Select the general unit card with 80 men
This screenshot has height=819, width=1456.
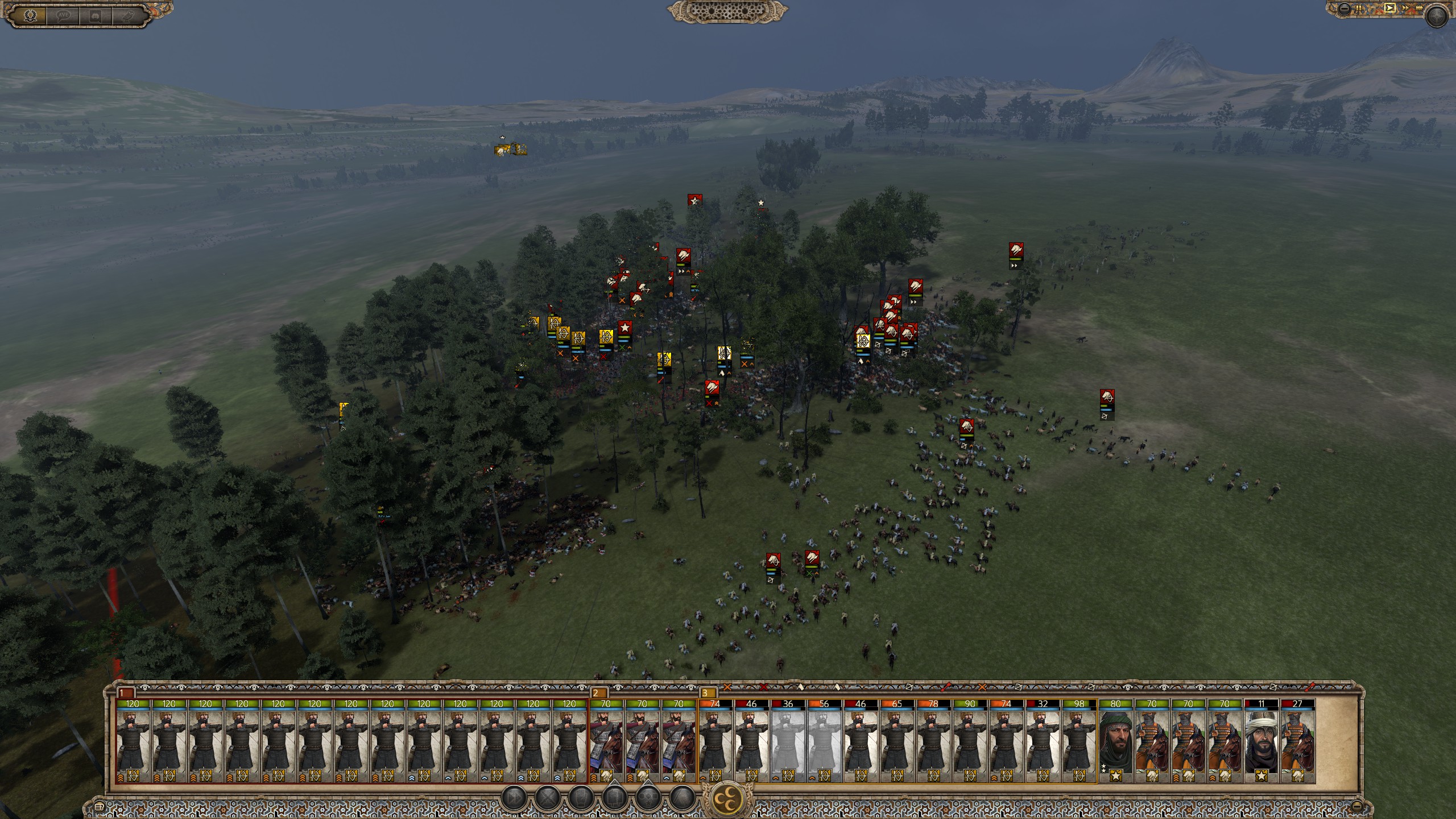pyautogui.click(x=1115, y=739)
